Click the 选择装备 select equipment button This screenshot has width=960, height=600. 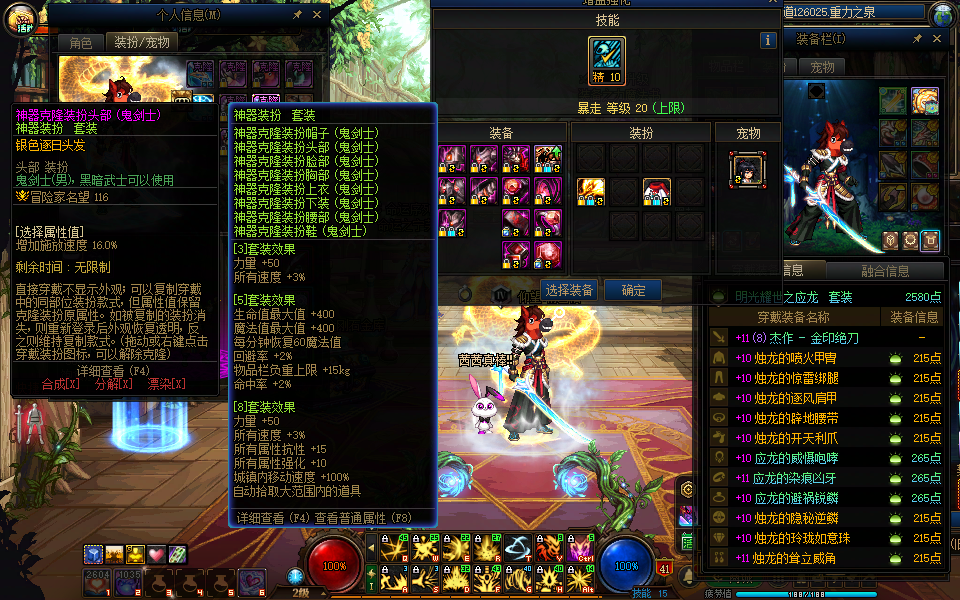click(x=568, y=290)
